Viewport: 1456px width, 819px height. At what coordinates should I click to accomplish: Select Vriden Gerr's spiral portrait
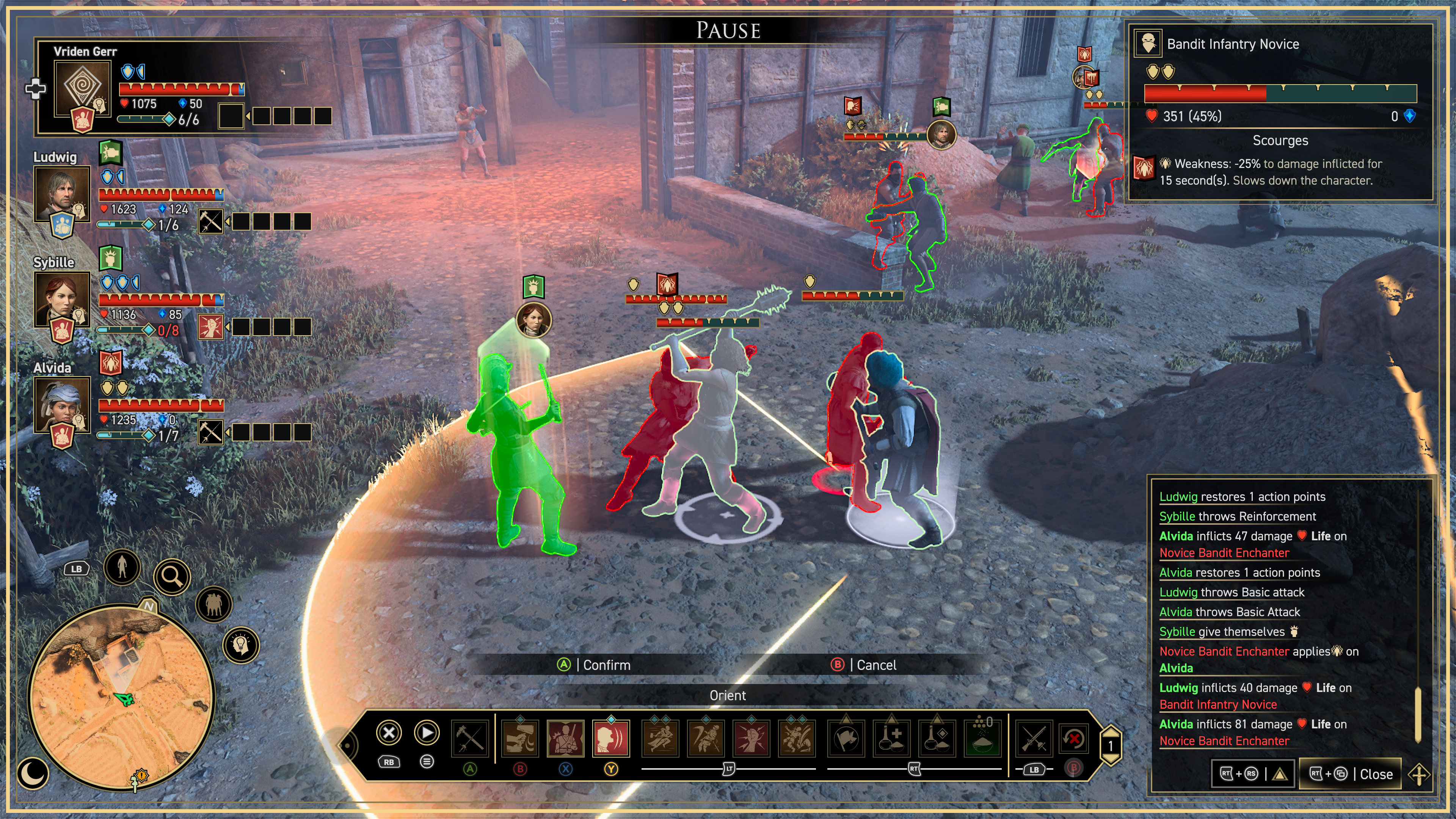click(x=83, y=88)
